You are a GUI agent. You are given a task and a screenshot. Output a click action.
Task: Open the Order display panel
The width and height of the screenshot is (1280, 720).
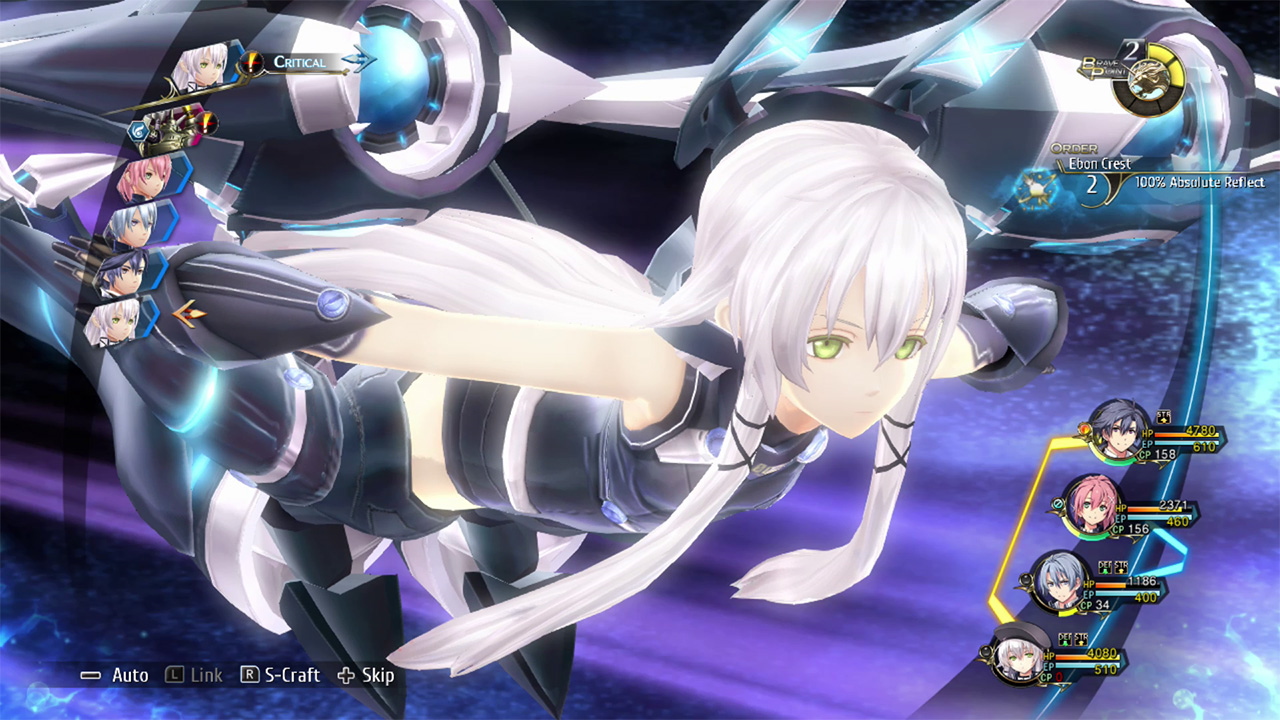(1075, 148)
